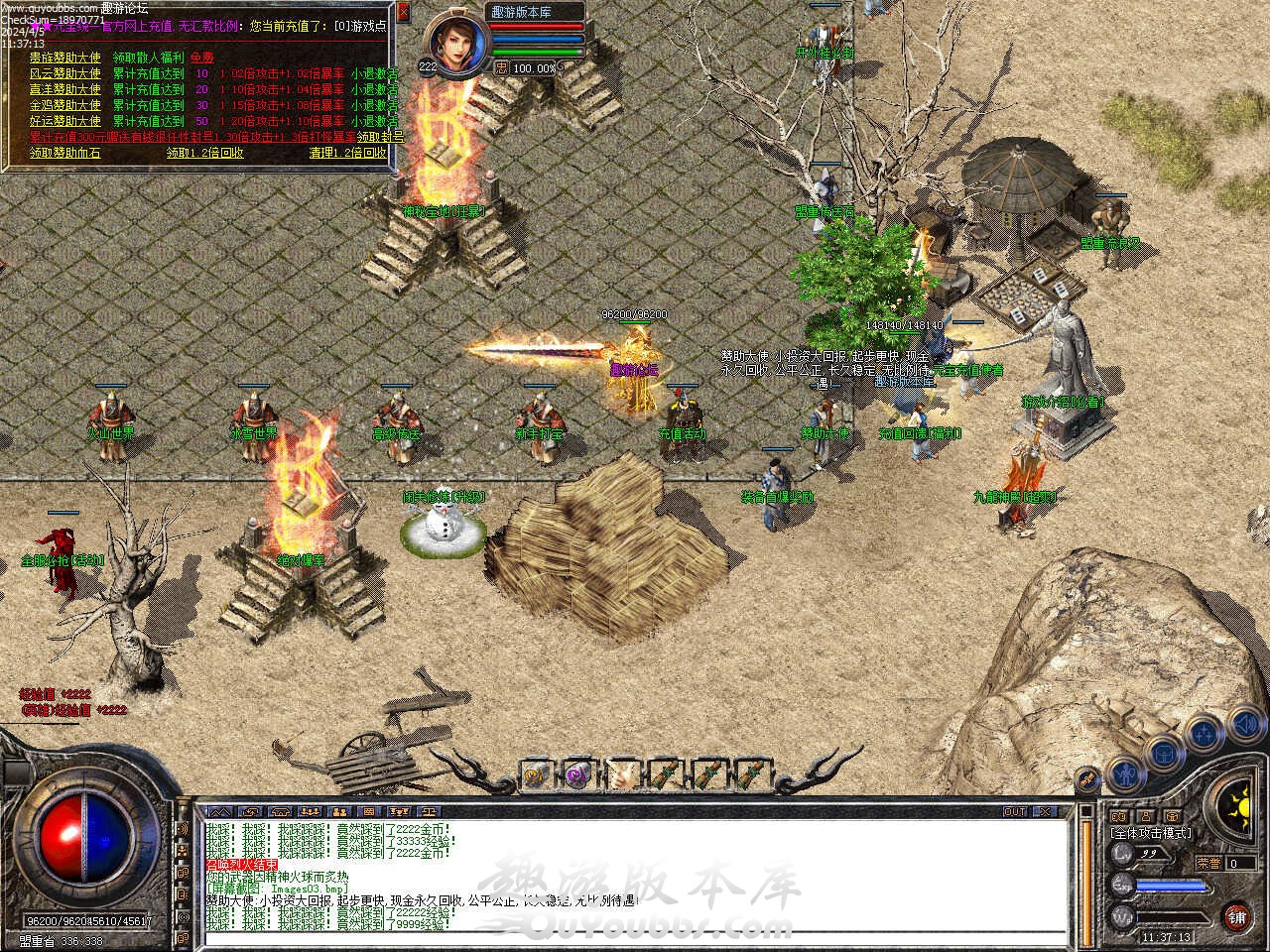
Task: Select the 贵族赞助大使 link
Action: [x=65, y=58]
